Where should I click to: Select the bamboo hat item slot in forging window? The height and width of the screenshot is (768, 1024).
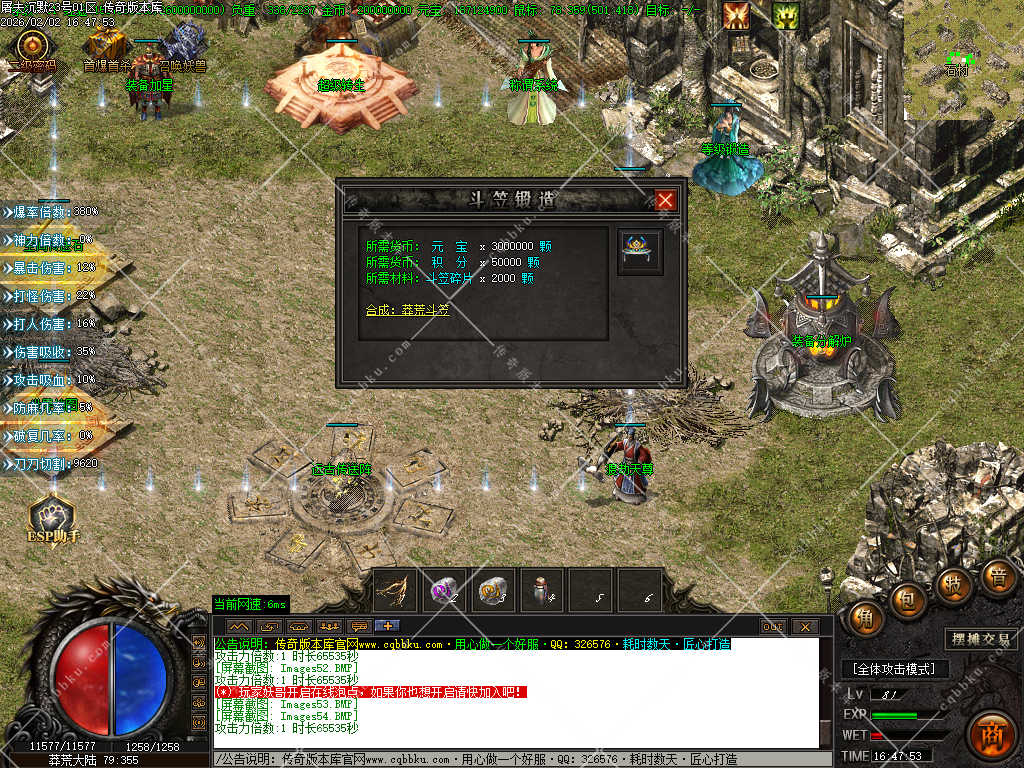pyautogui.click(x=637, y=250)
